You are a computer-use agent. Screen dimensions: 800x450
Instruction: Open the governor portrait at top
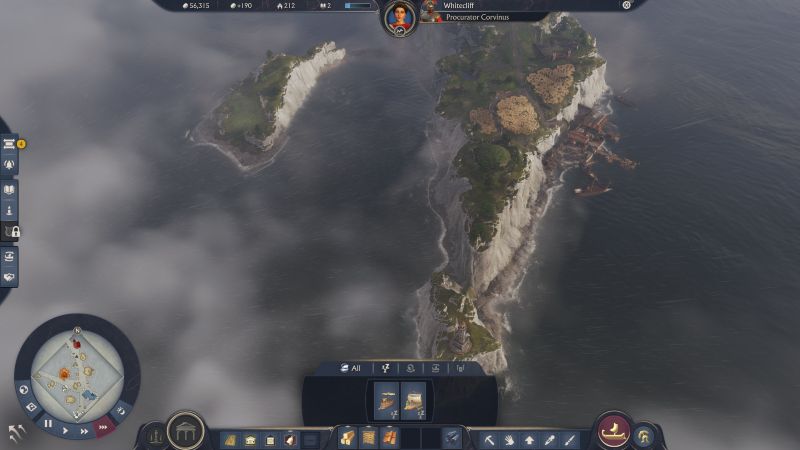(399, 17)
